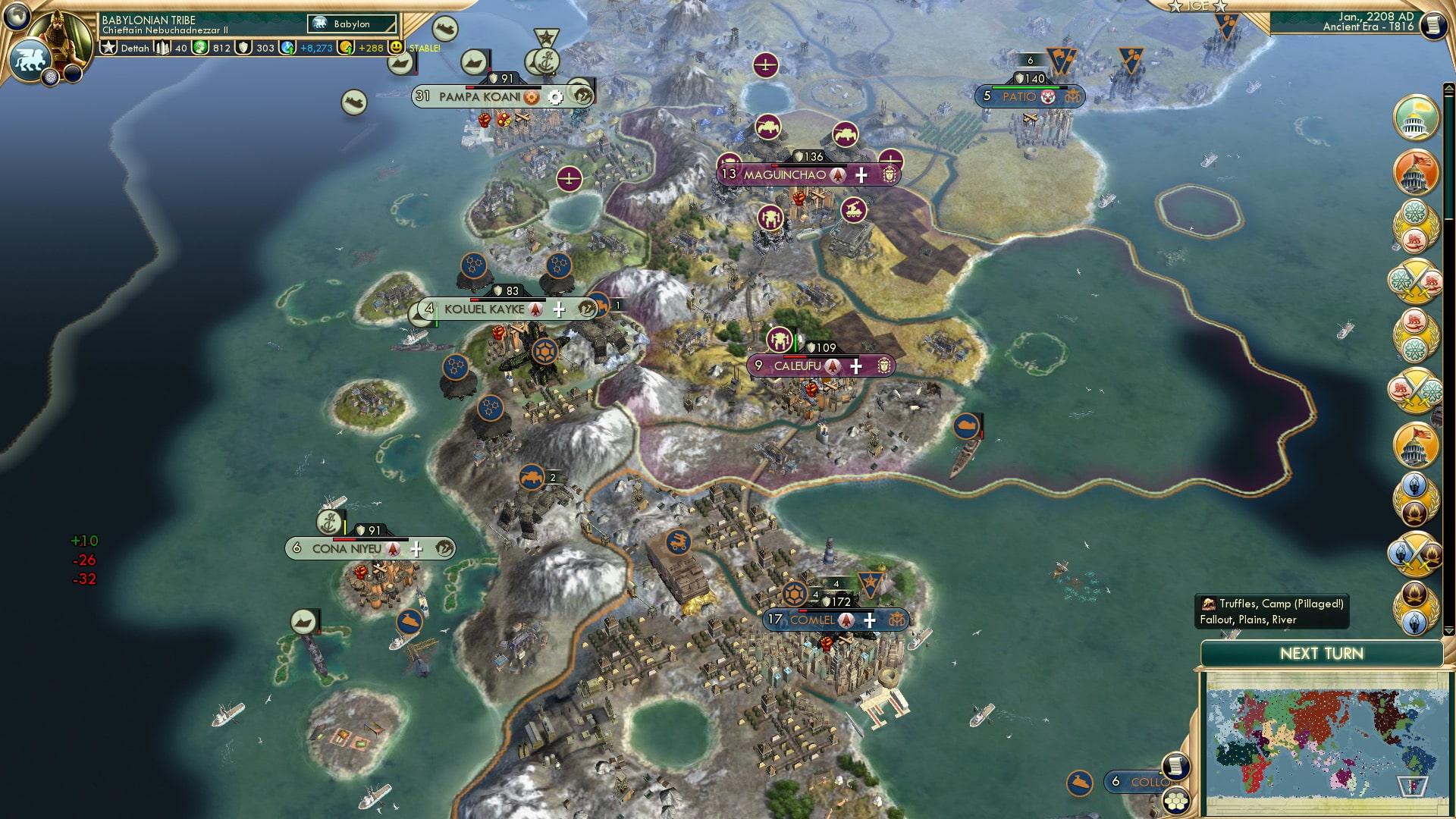
Task: Click the yellow smiley stability icon
Action: click(396, 47)
